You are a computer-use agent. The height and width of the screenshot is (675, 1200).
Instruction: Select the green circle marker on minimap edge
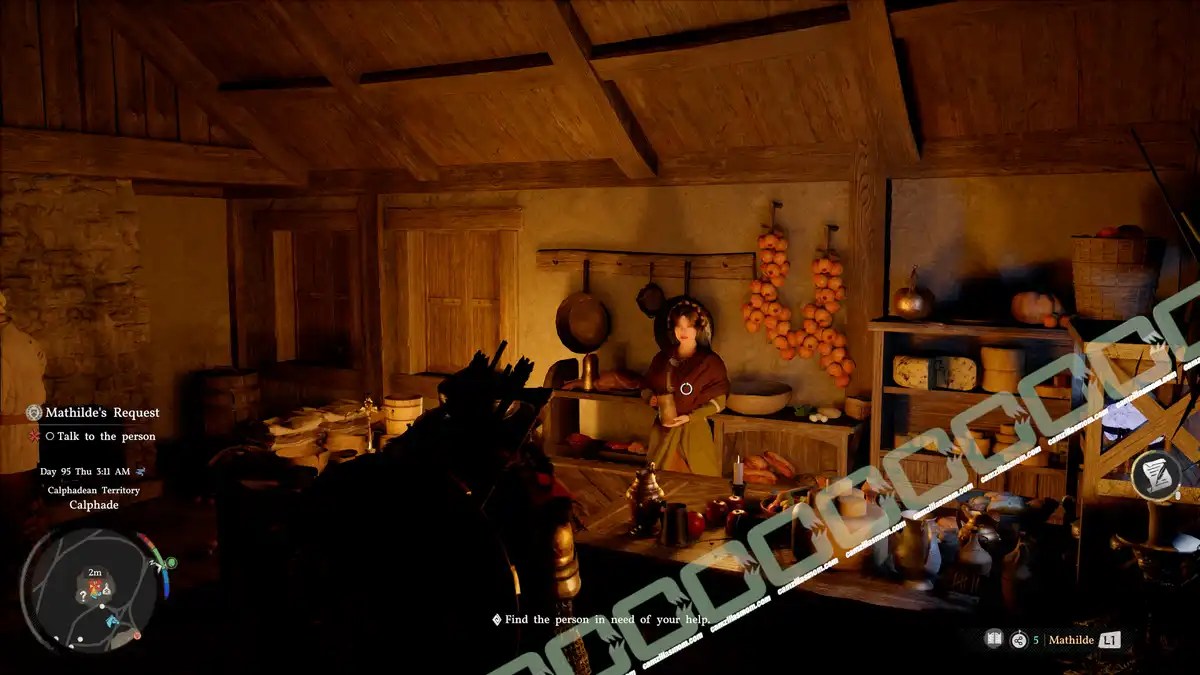[171, 563]
